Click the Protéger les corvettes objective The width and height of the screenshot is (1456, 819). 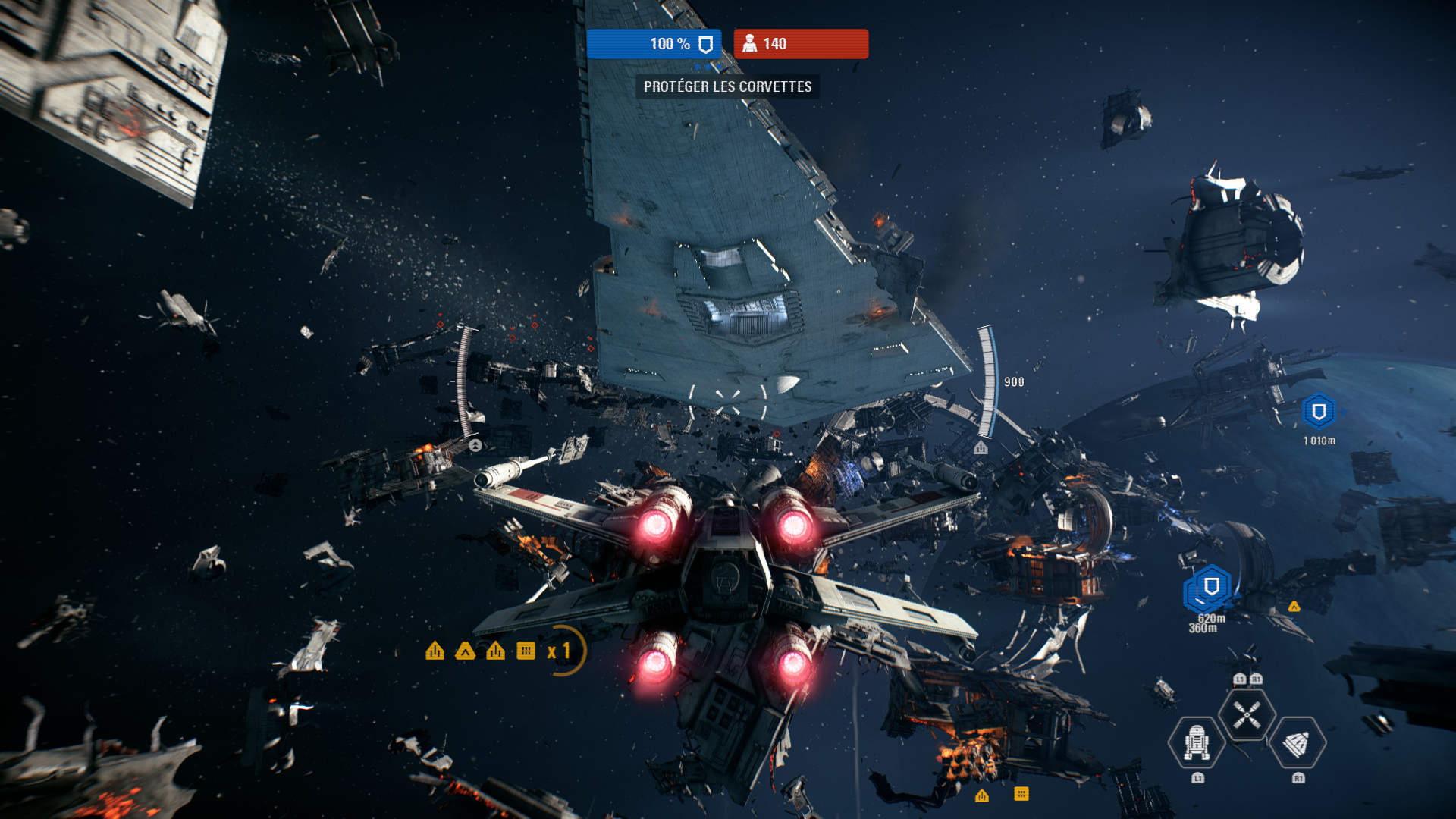(727, 86)
